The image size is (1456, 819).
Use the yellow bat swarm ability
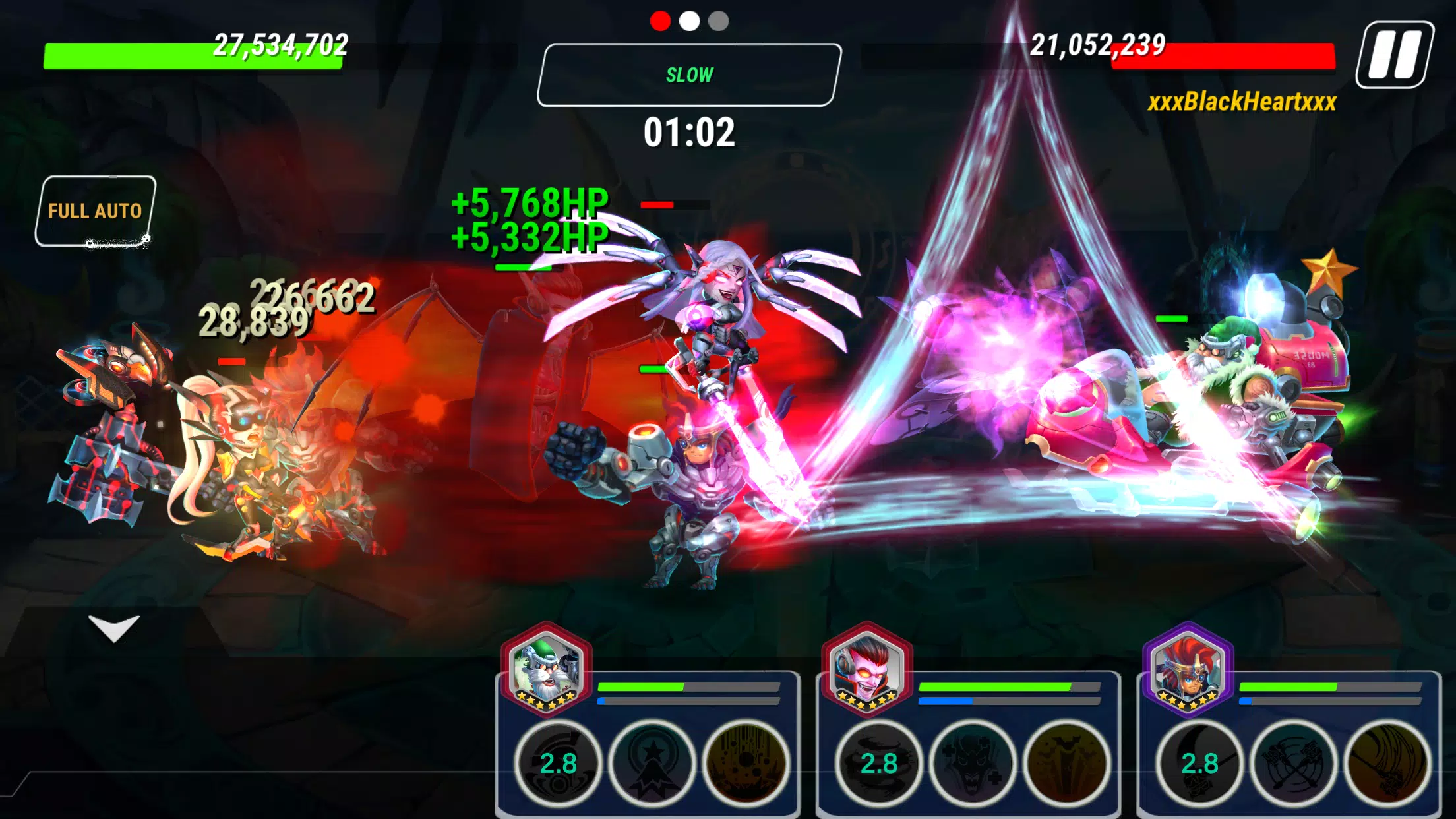[x=1066, y=764]
